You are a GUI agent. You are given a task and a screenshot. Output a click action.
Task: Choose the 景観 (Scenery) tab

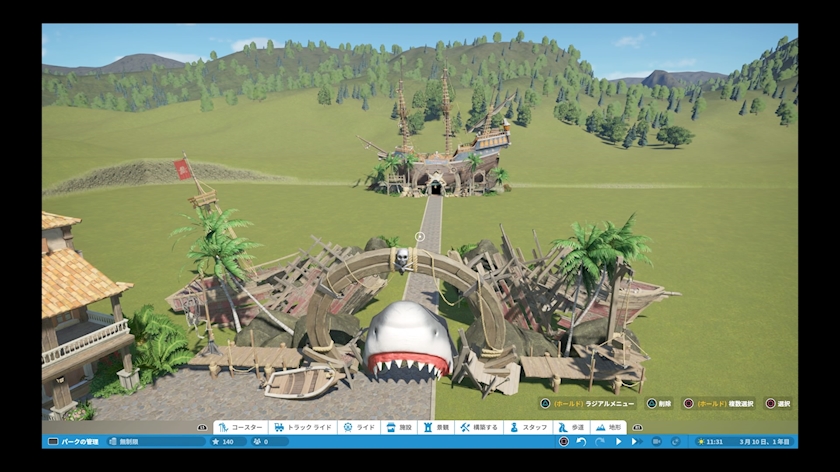click(437, 427)
